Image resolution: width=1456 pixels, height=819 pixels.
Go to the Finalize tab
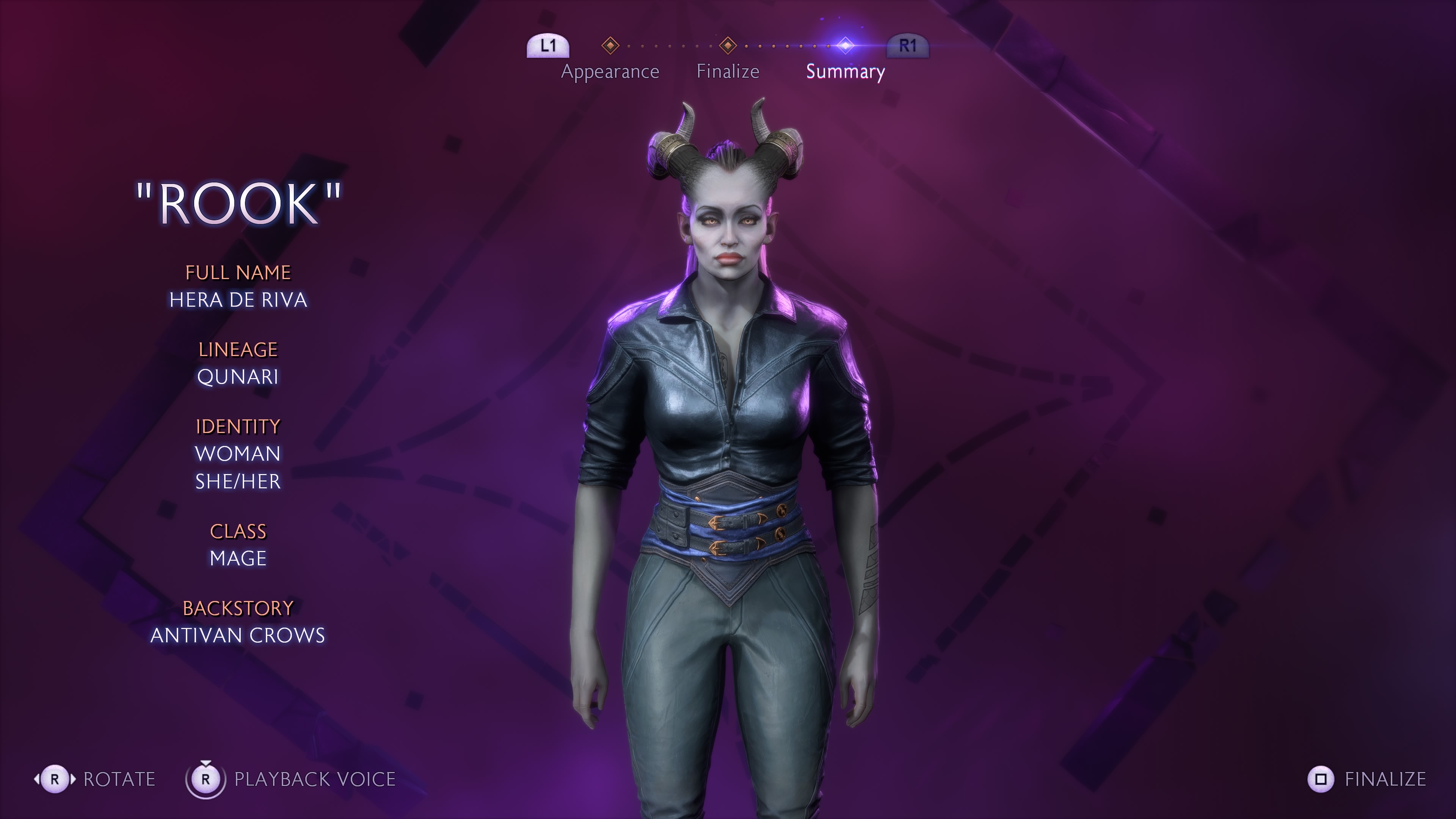click(728, 71)
